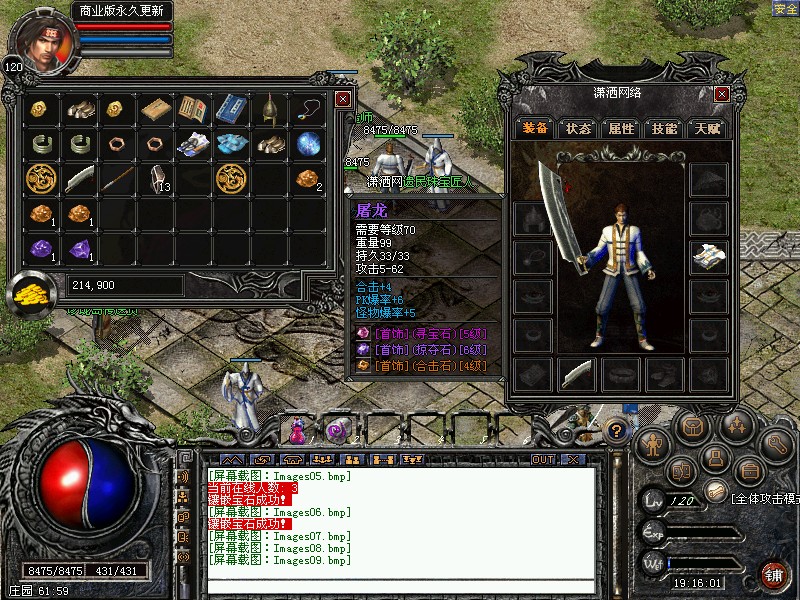Click the OUT button above chat
This screenshot has width=800, height=600.
pos(542,460)
